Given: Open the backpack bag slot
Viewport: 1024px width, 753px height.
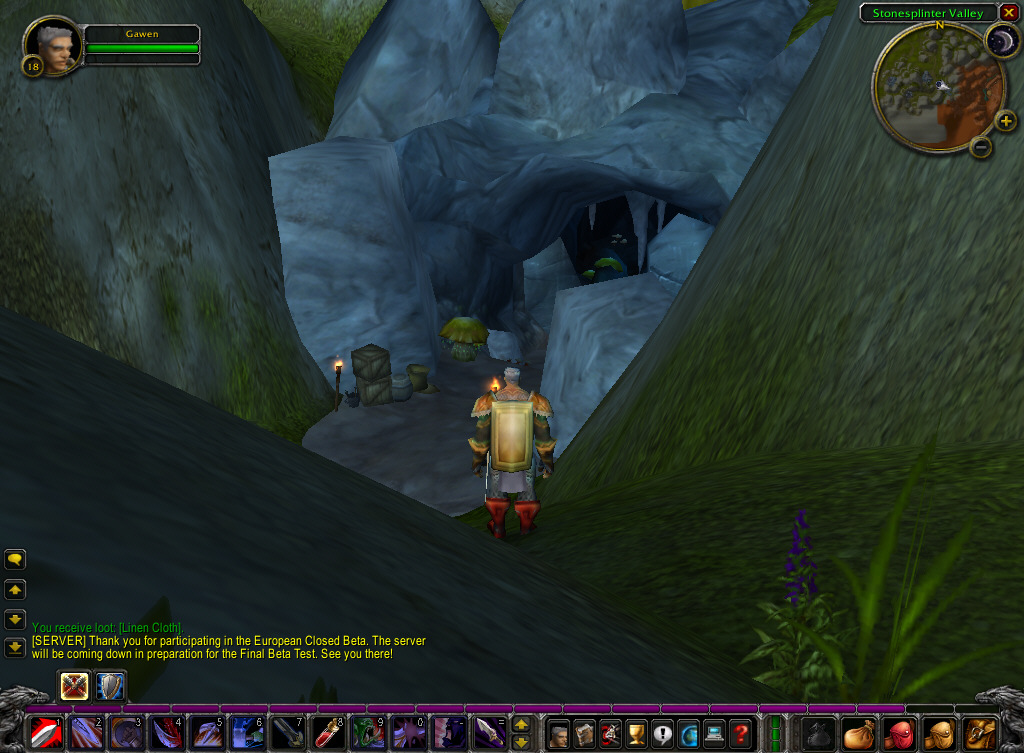Looking at the screenshot, I should (980, 734).
